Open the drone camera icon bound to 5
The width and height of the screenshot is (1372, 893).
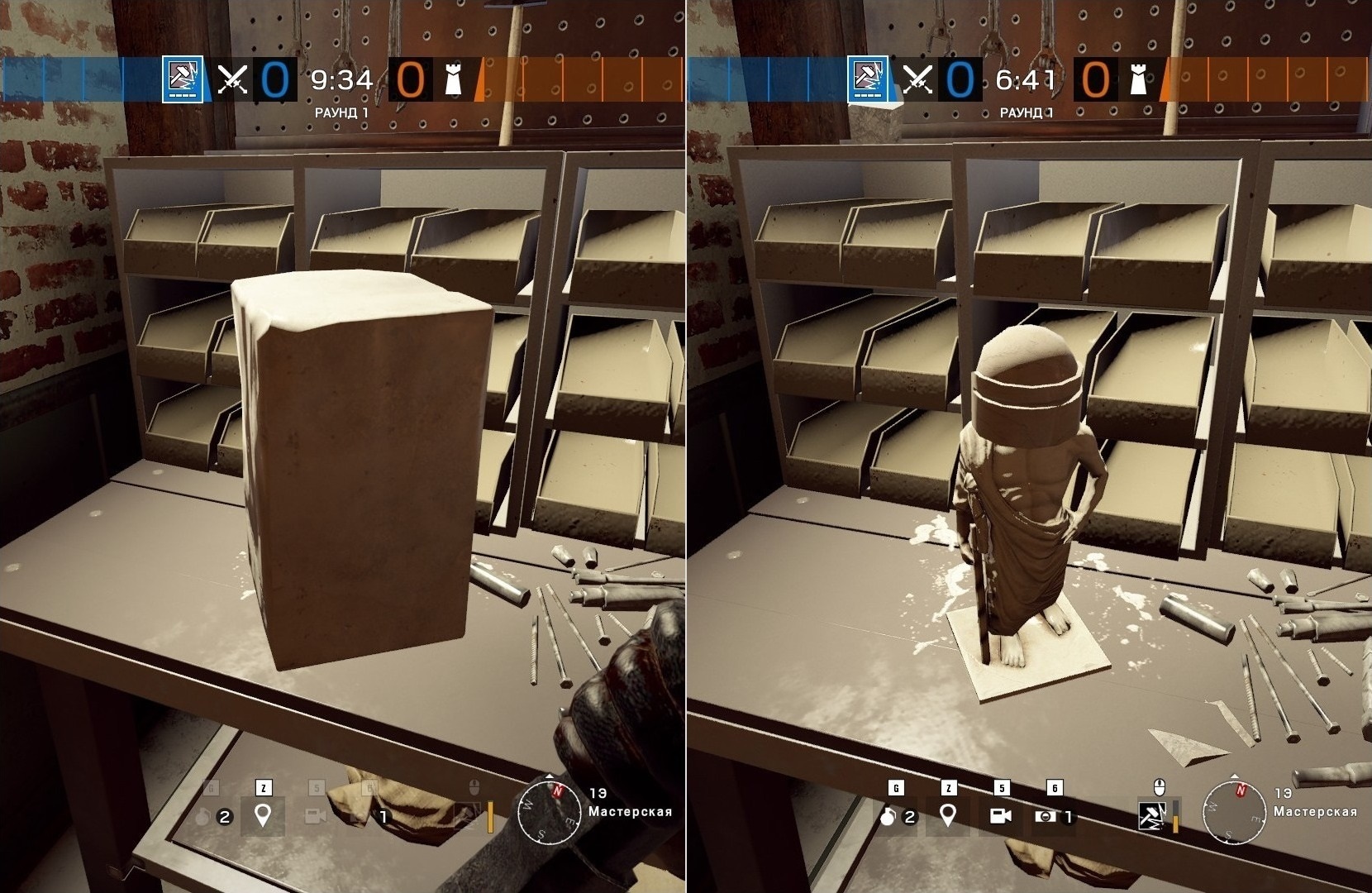click(1000, 815)
